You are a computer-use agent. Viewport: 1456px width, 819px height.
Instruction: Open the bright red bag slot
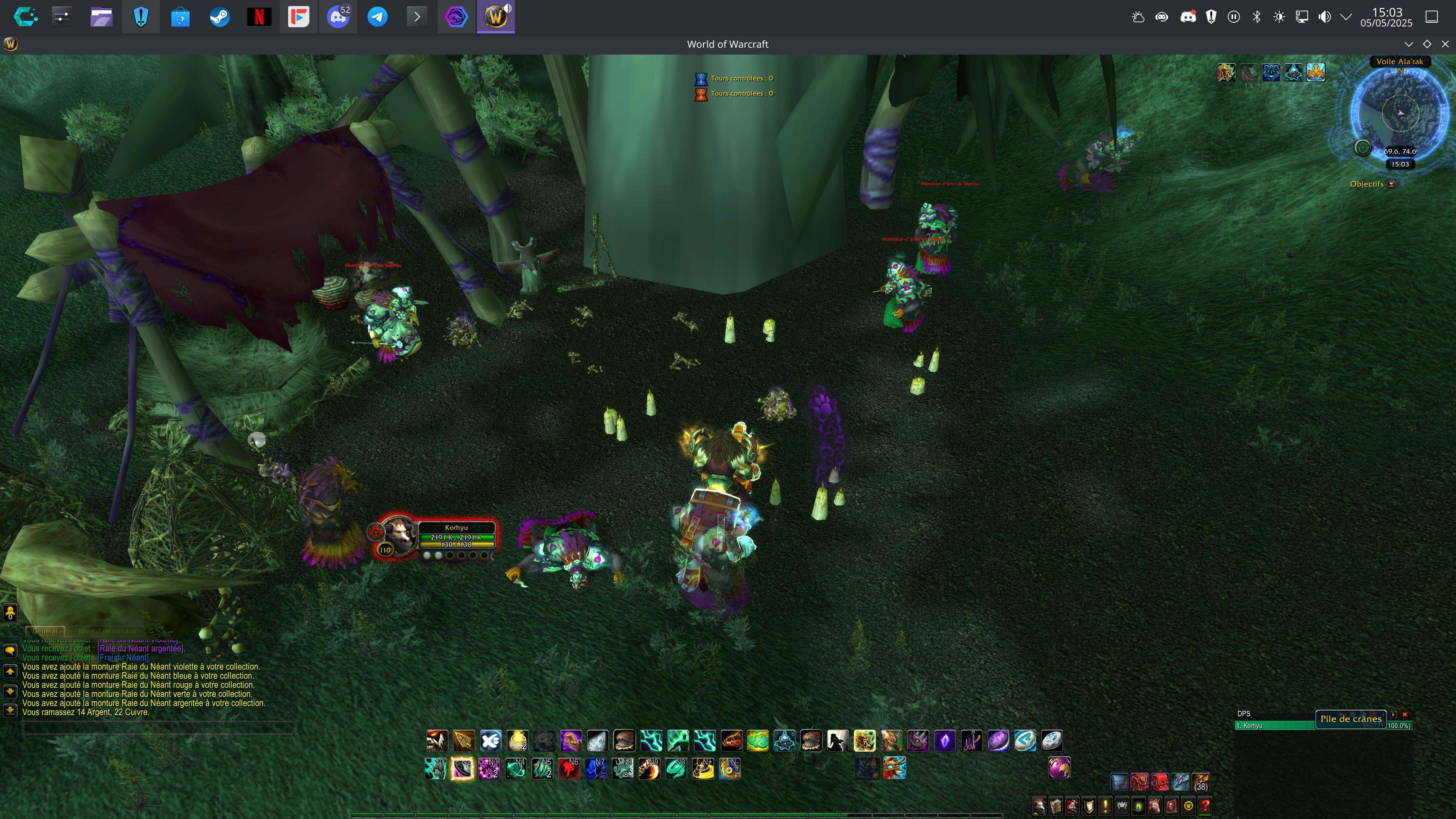(x=1160, y=782)
